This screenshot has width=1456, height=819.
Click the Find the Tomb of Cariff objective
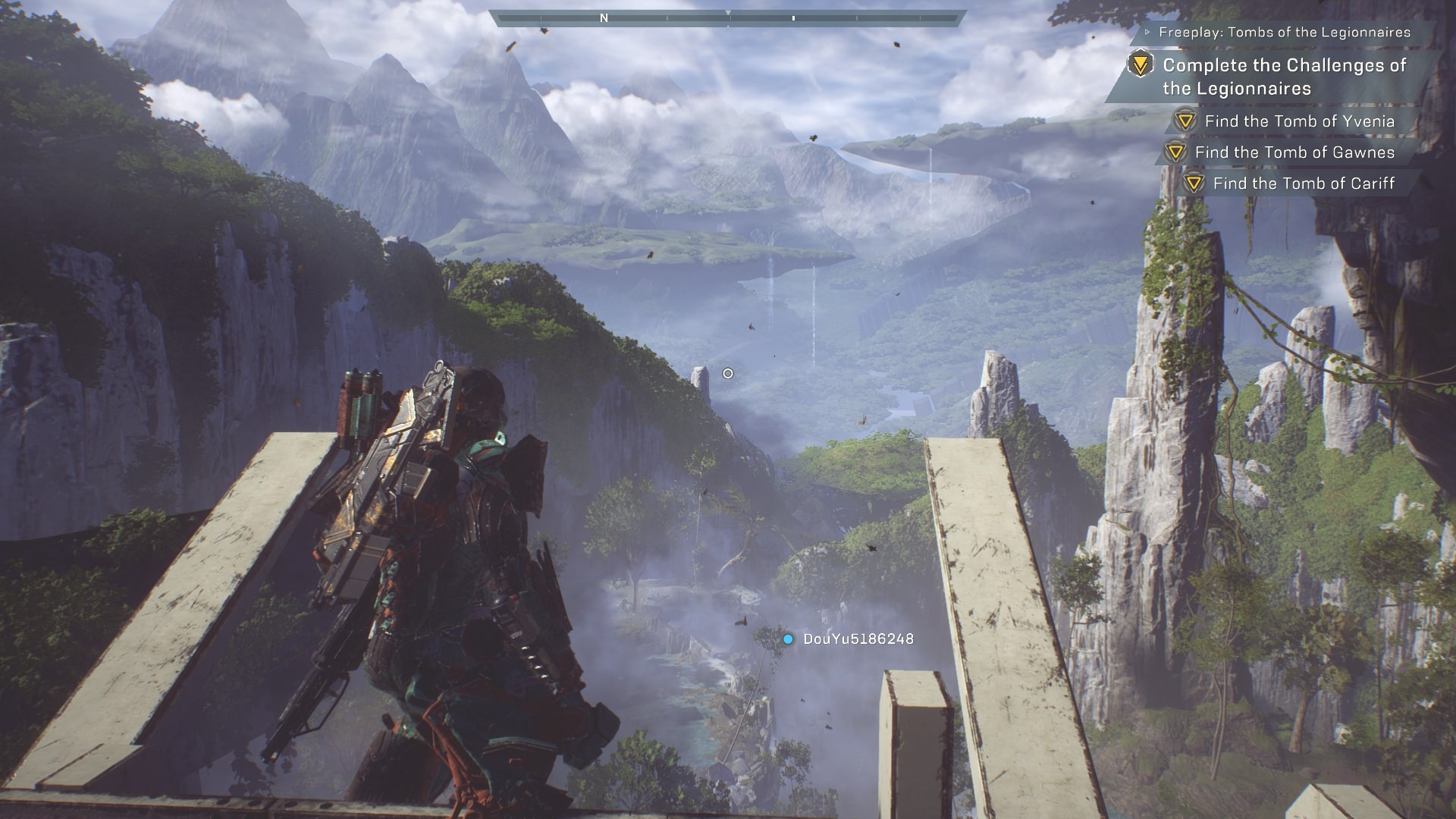pos(1303,184)
